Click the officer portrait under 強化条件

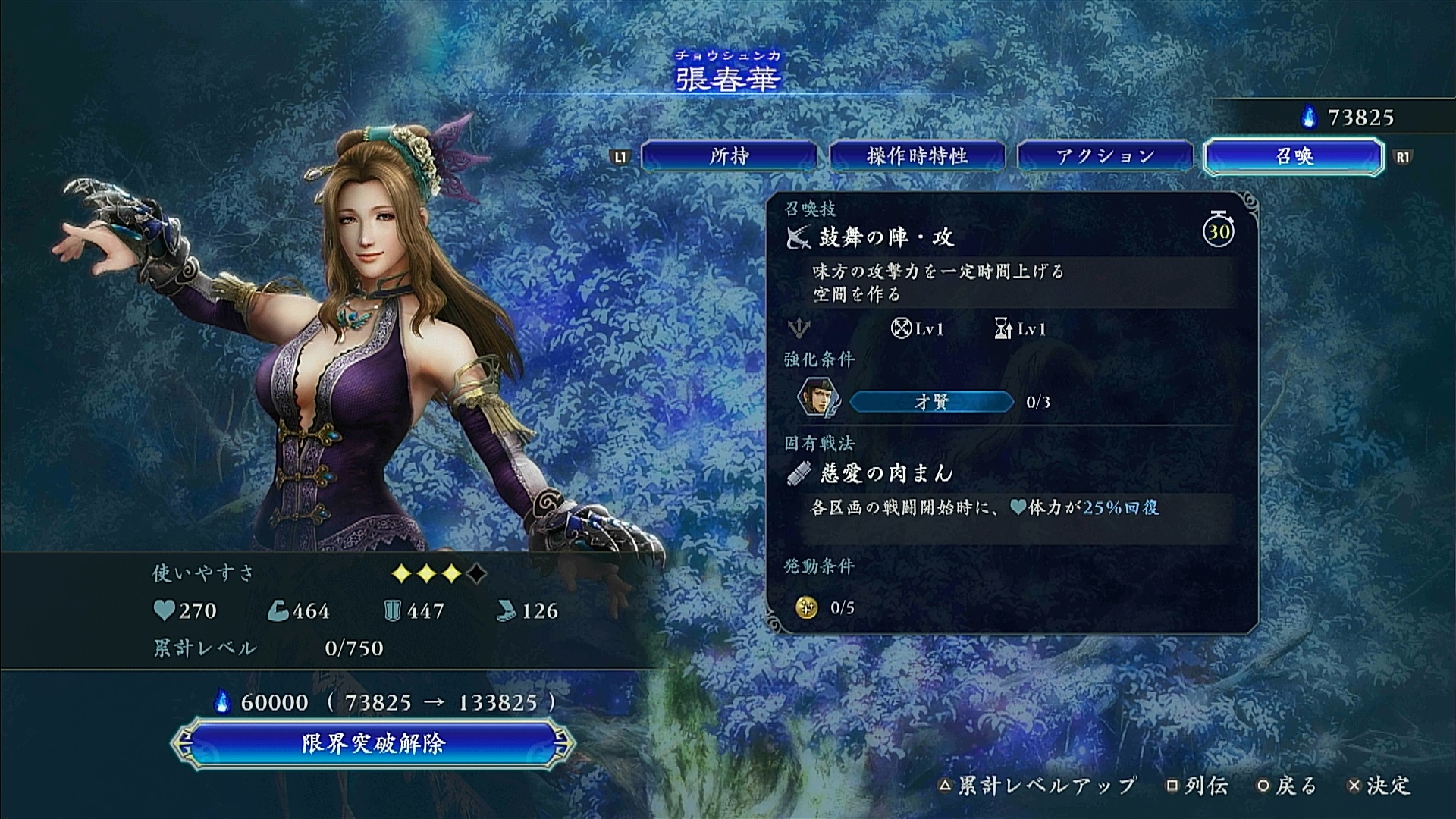[x=817, y=398]
